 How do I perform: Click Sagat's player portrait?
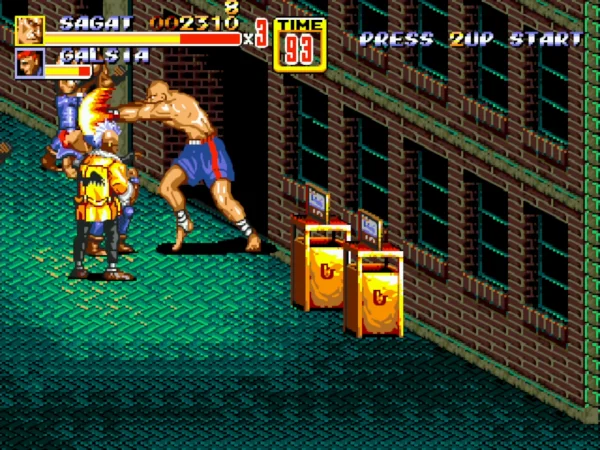(29, 30)
